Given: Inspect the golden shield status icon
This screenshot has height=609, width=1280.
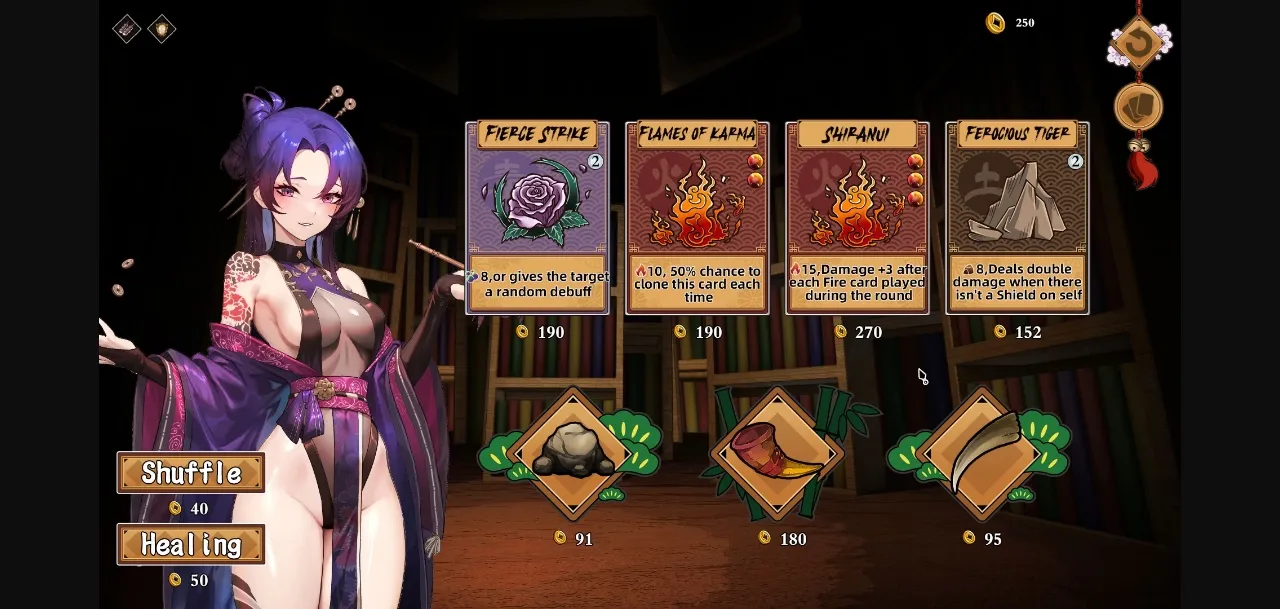Looking at the screenshot, I should click(161, 29).
